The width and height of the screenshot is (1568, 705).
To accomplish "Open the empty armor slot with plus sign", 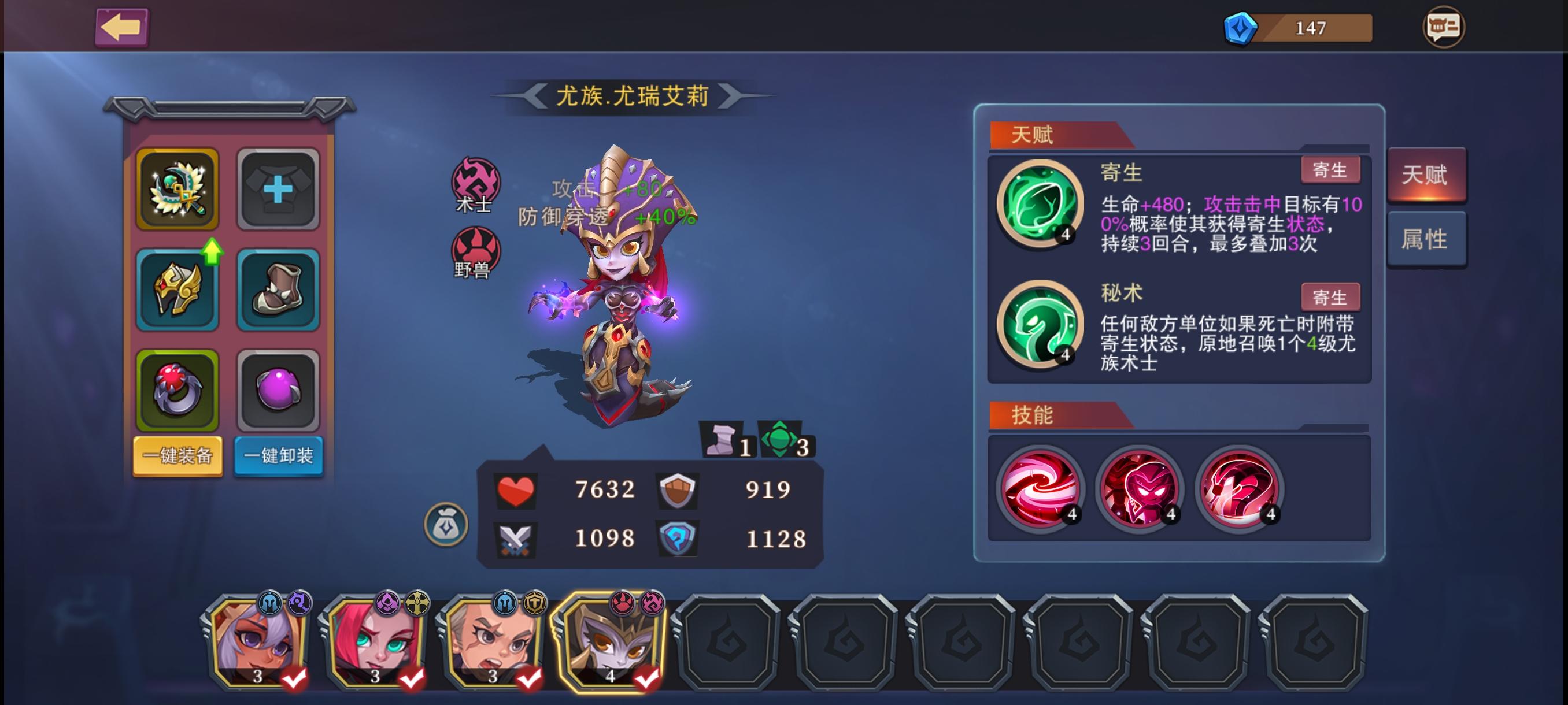I will tap(279, 190).
